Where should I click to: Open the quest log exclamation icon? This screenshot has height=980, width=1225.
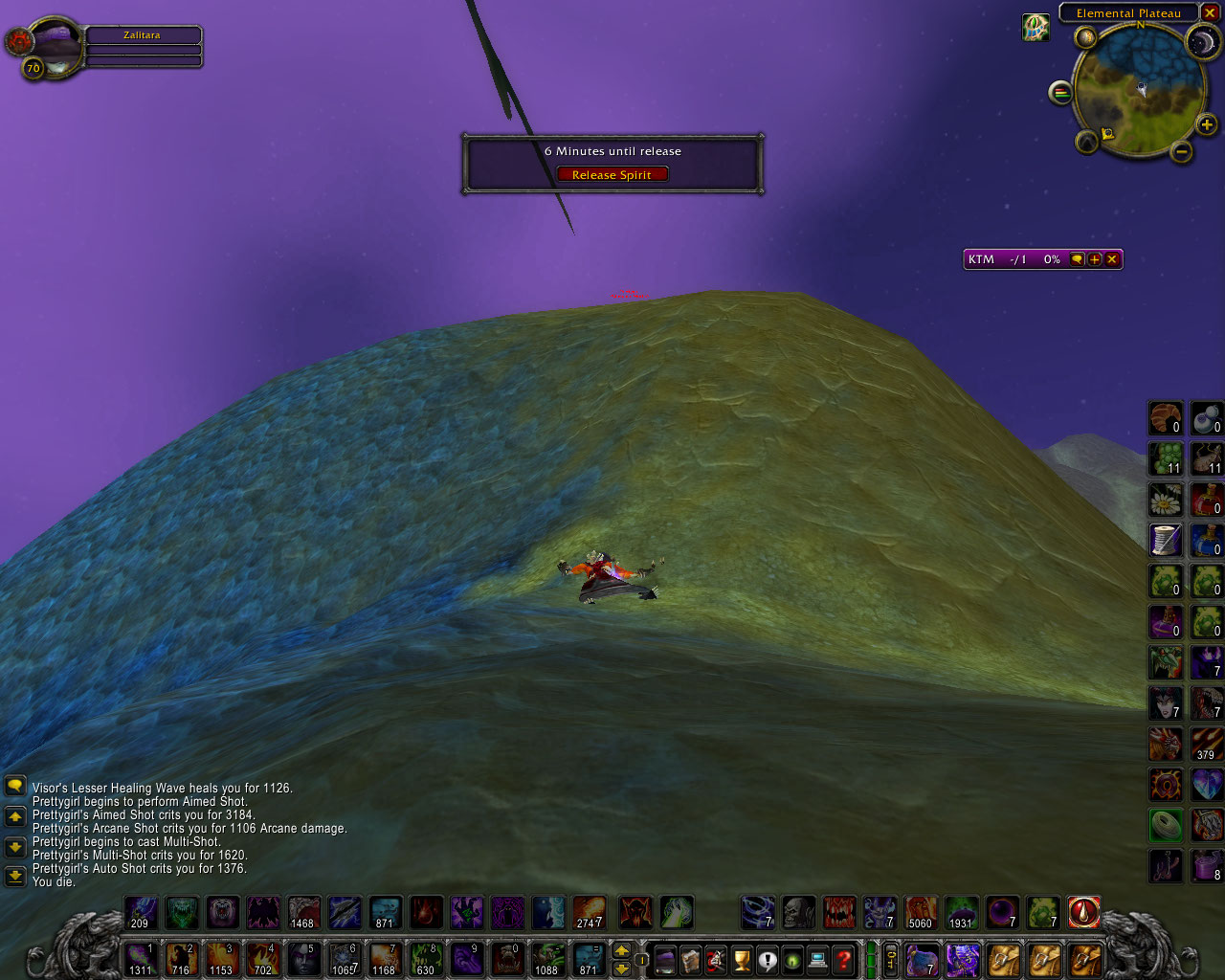767,958
